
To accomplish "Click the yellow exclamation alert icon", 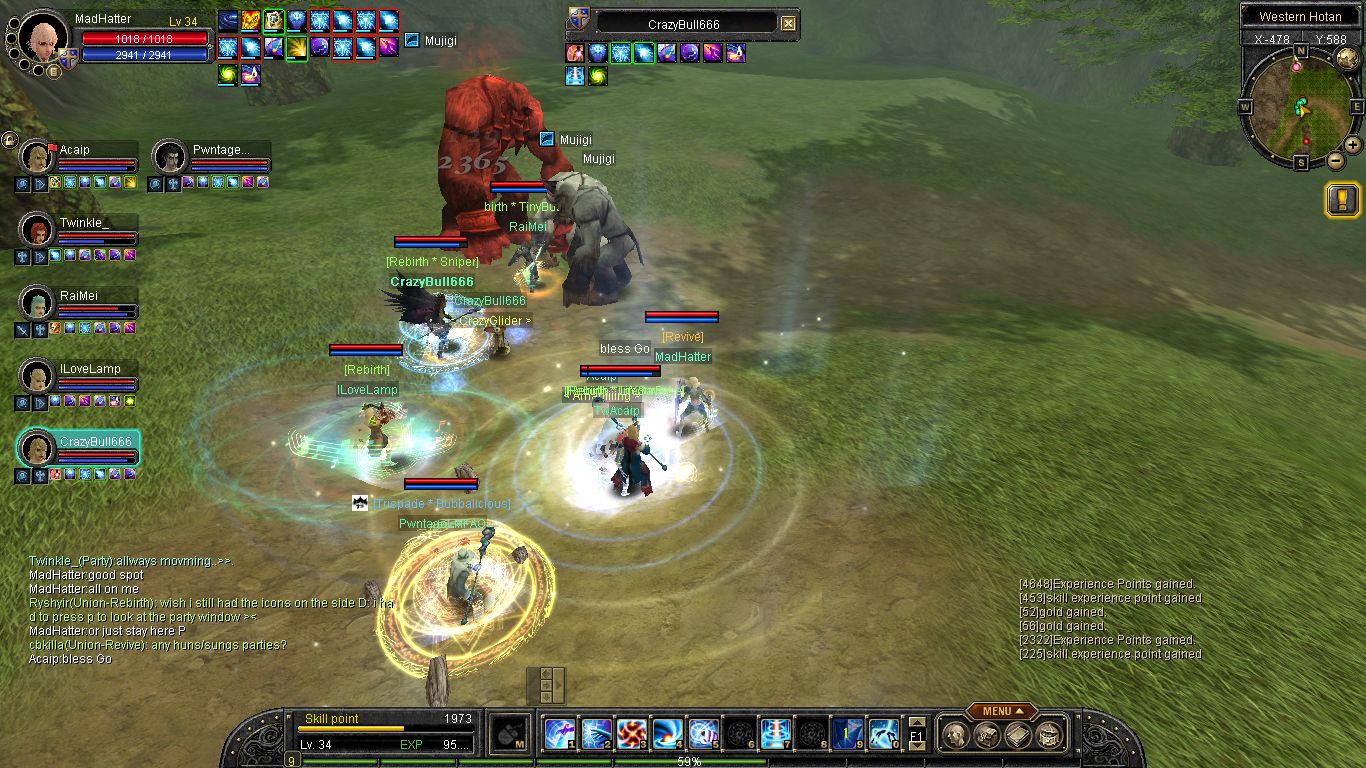I will (1342, 200).
